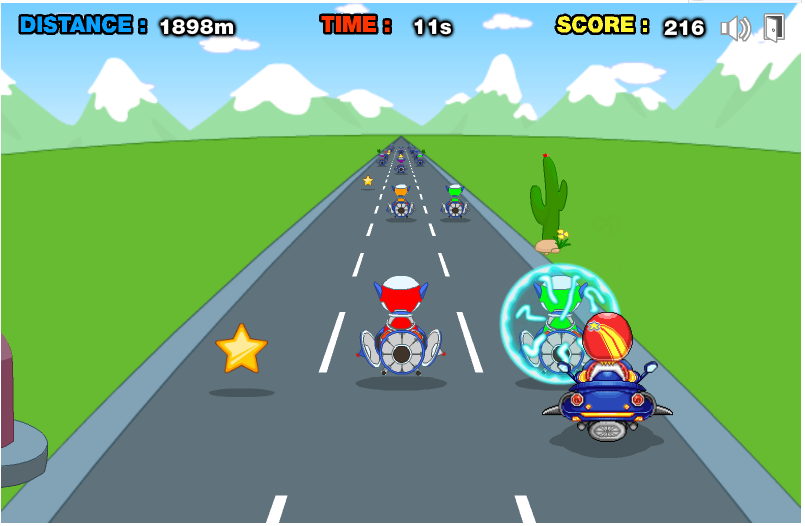Screen dimensions: 805x526
Task: Exit the race via door icon
Action: 774,28
